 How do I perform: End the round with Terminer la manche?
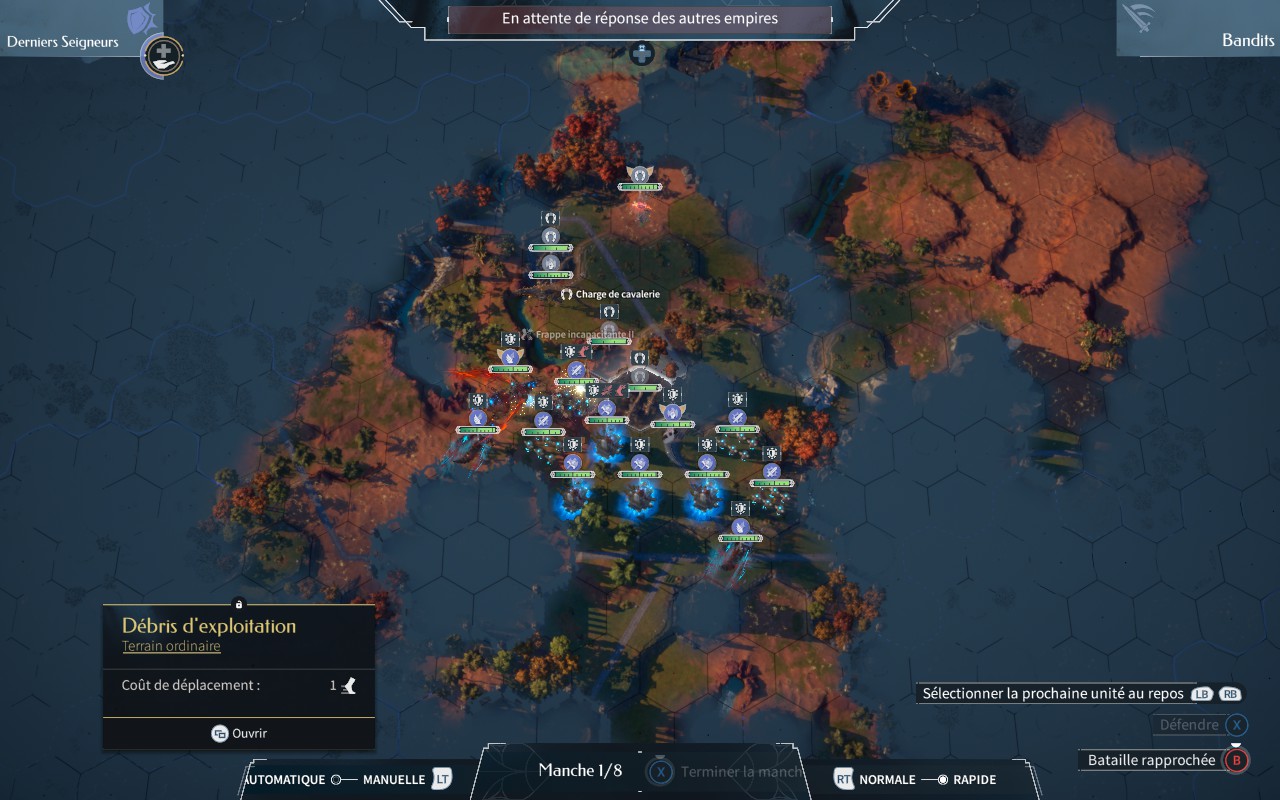(740, 771)
